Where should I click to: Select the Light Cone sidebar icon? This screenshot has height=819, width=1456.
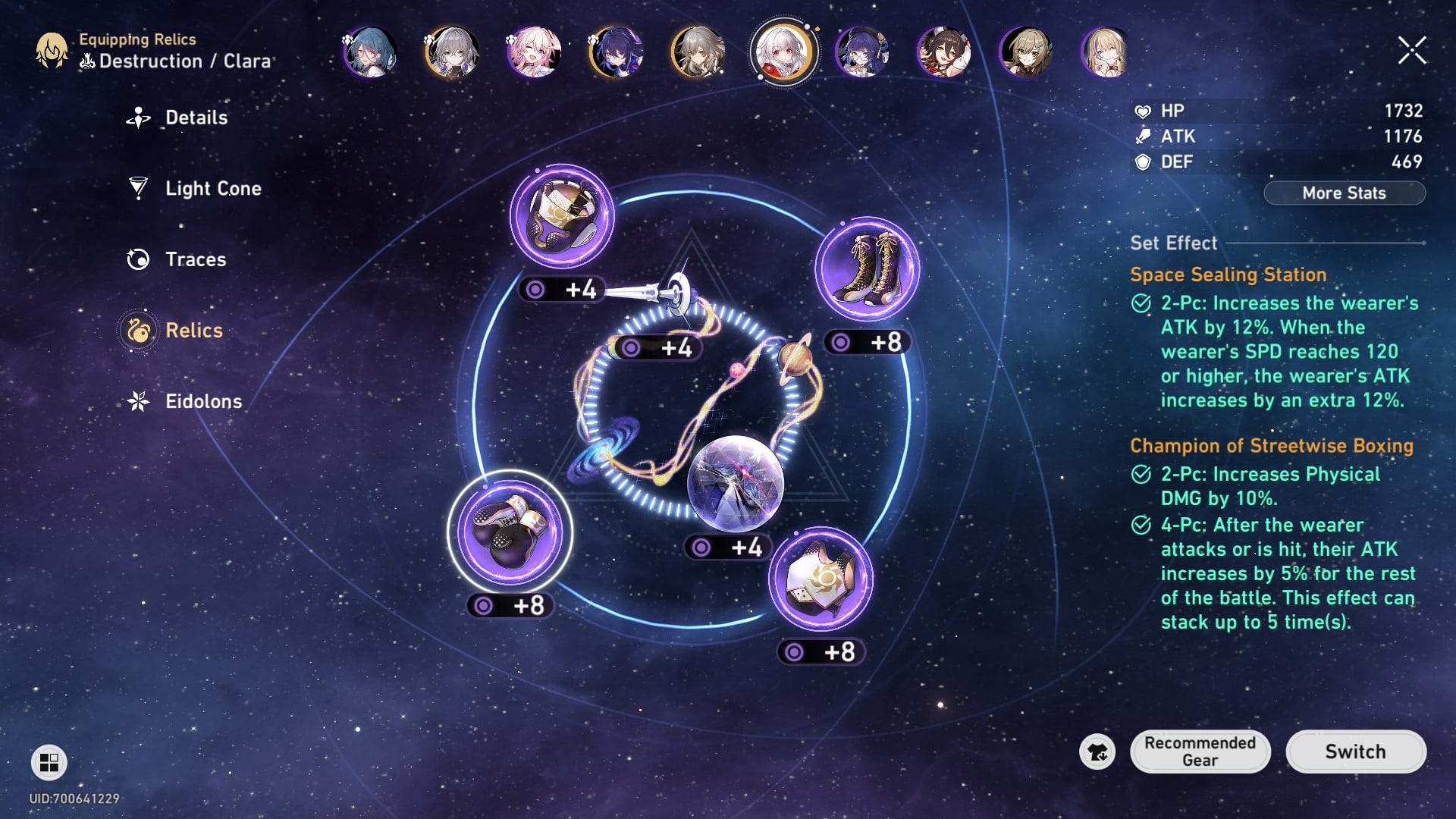[137, 188]
